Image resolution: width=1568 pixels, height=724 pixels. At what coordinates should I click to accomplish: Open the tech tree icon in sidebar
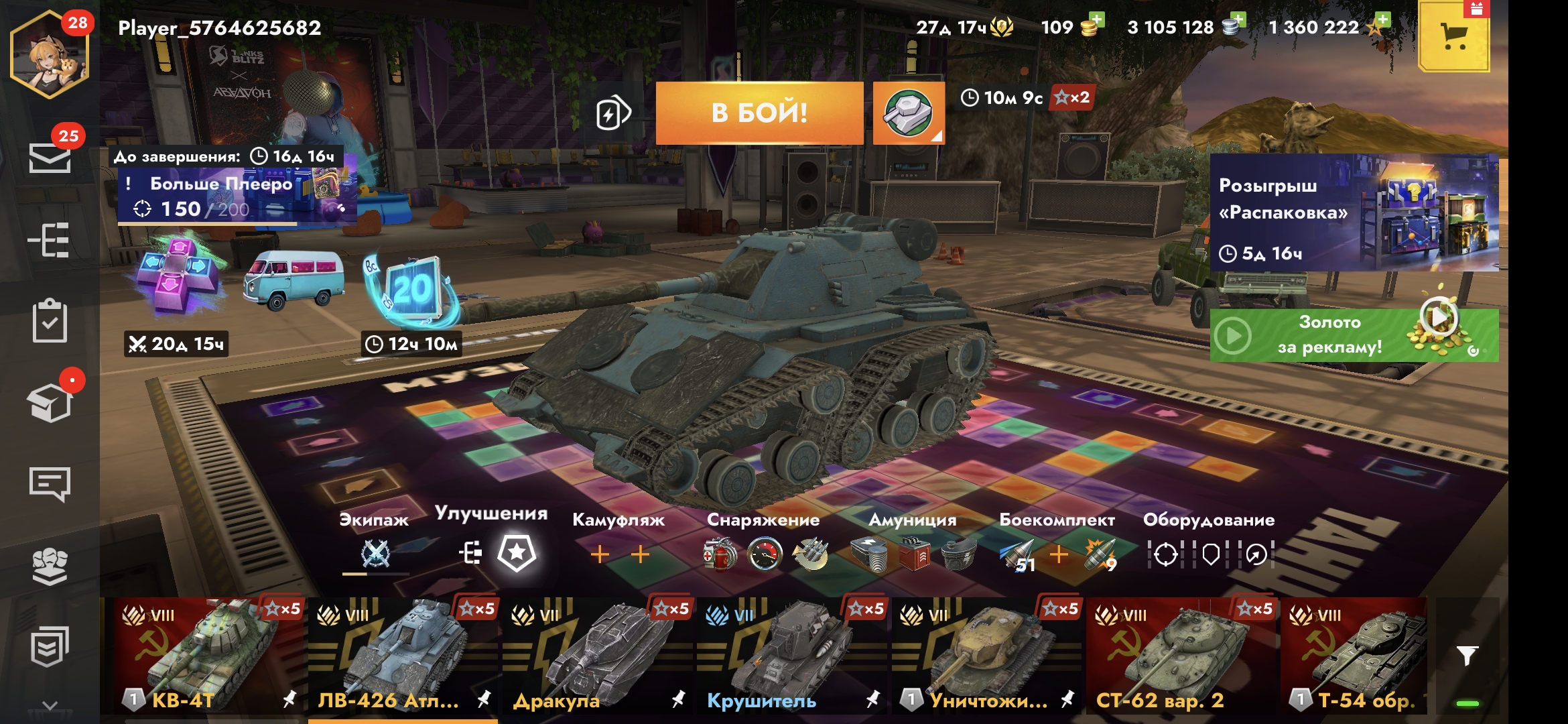50,240
